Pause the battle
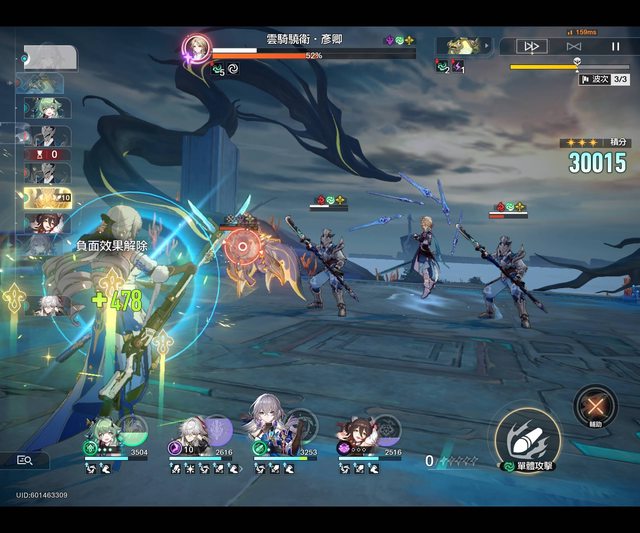The height and width of the screenshot is (533, 640). pos(615,46)
